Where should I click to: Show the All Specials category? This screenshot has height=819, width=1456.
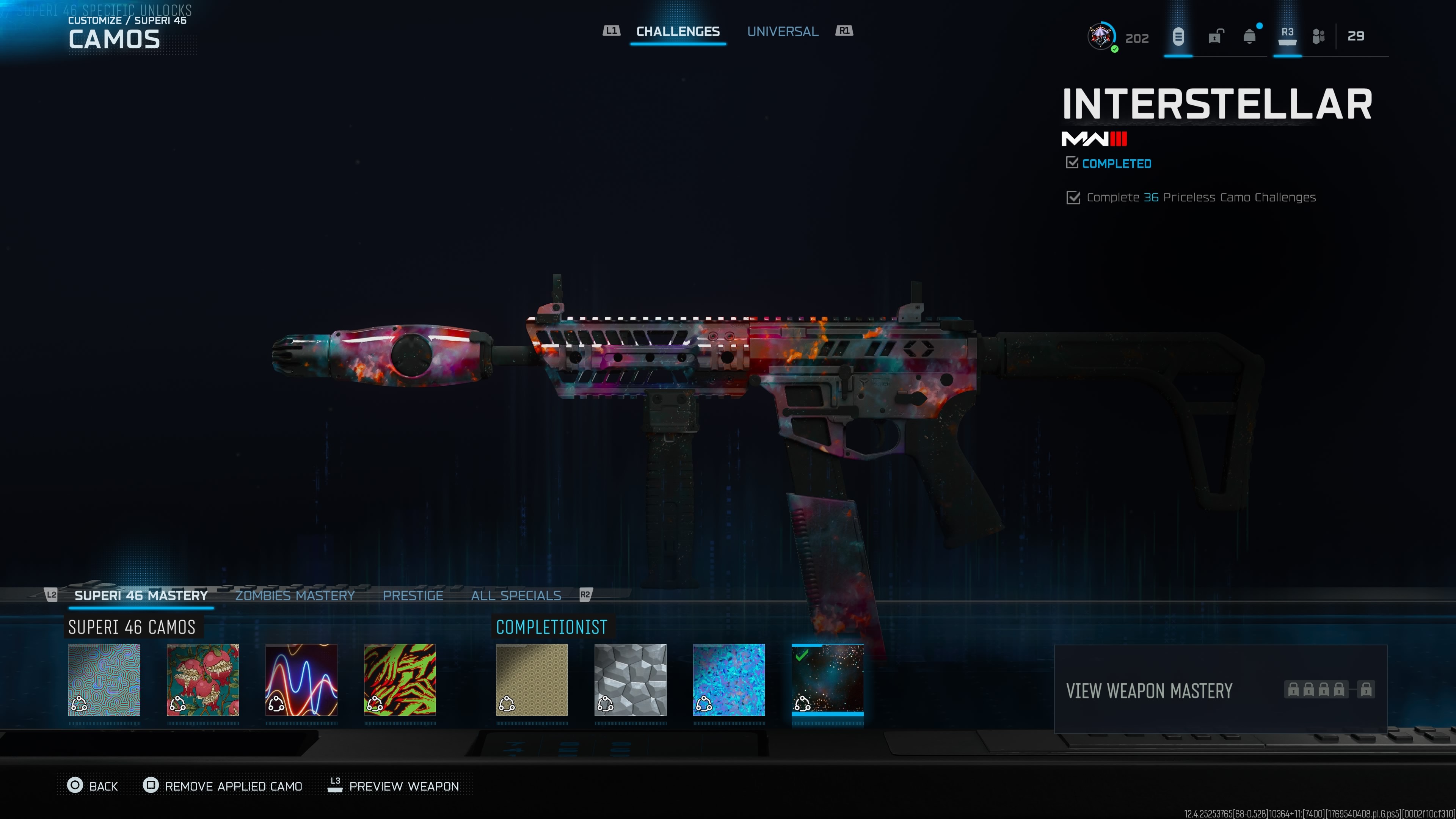click(x=516, y=595)
